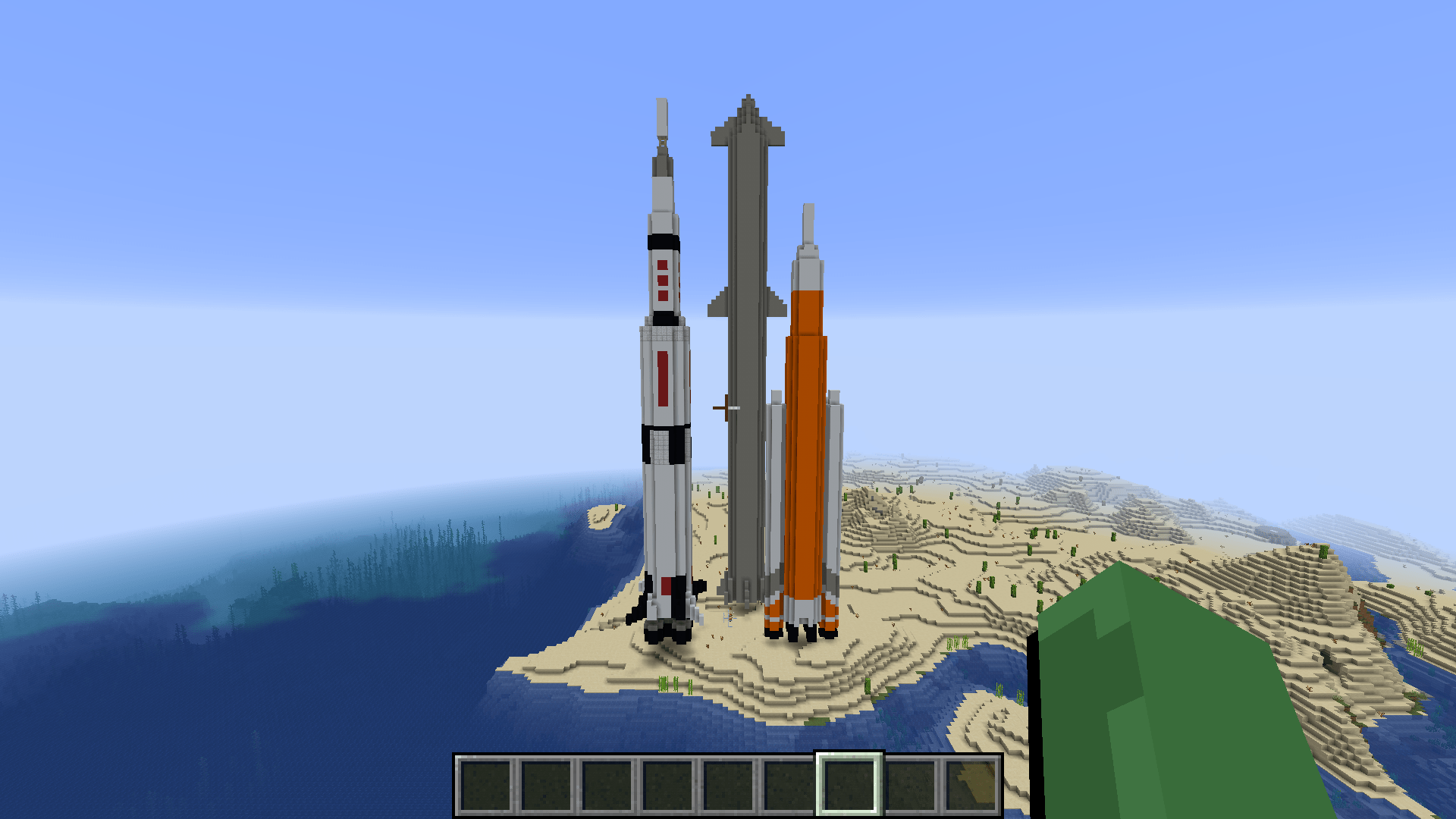Click the red stripe on the white Saturn rocket
This screenshot has width=1456, height=819.
pos(661,379)
